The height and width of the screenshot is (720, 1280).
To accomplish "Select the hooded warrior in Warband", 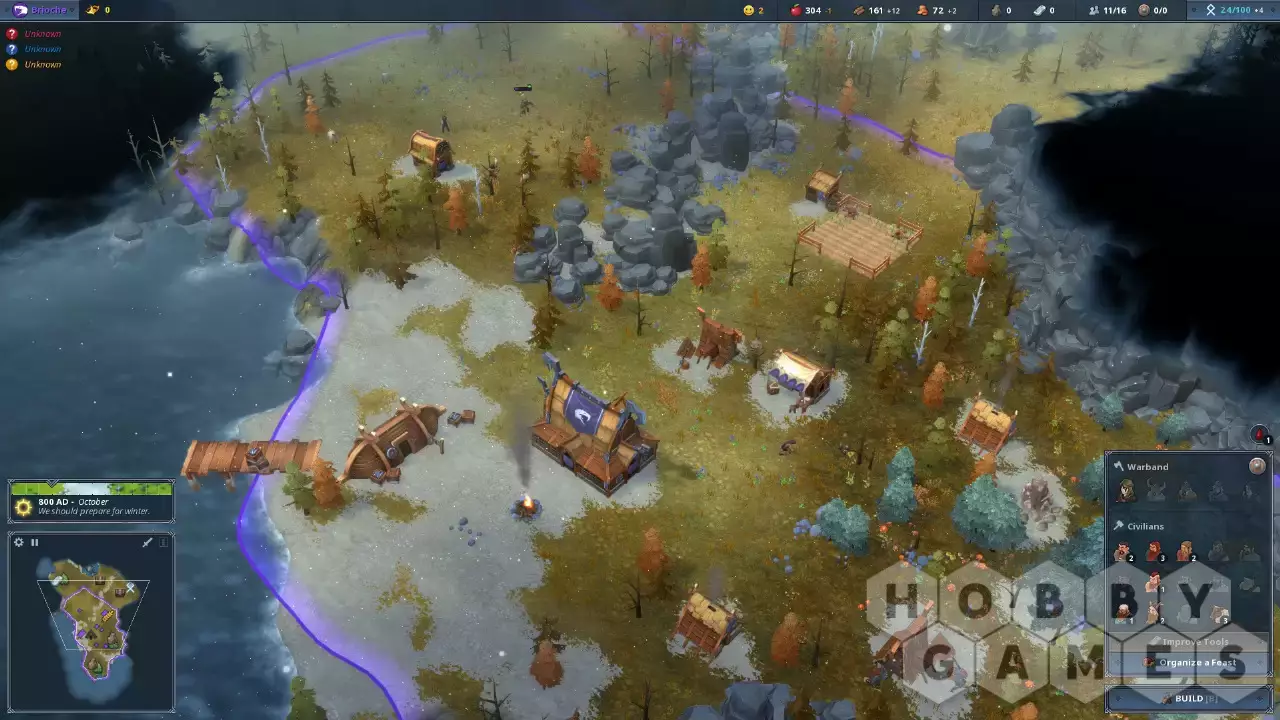I will click(x=1127, y=491).
